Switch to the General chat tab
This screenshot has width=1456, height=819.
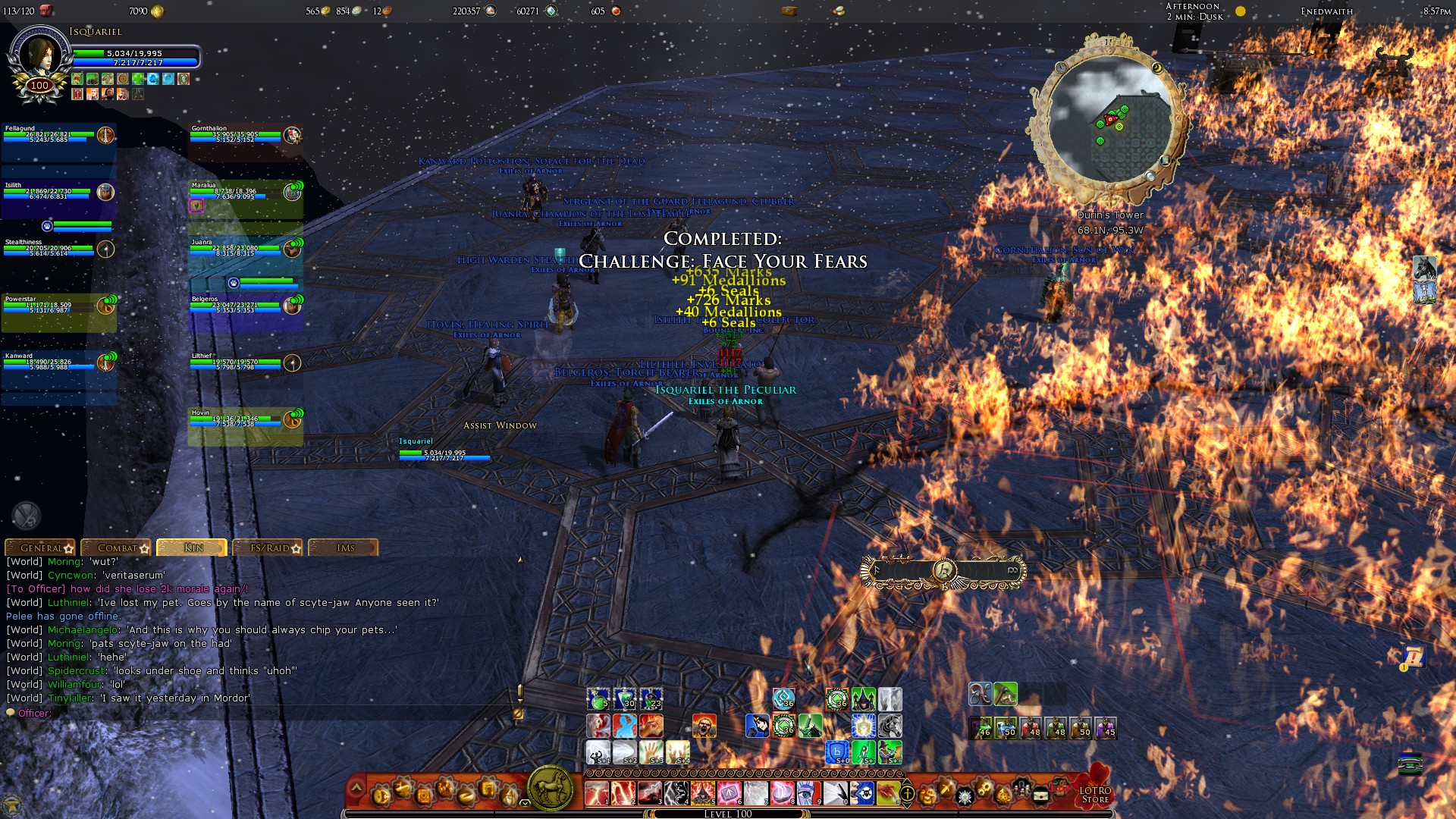pos(42,548)
